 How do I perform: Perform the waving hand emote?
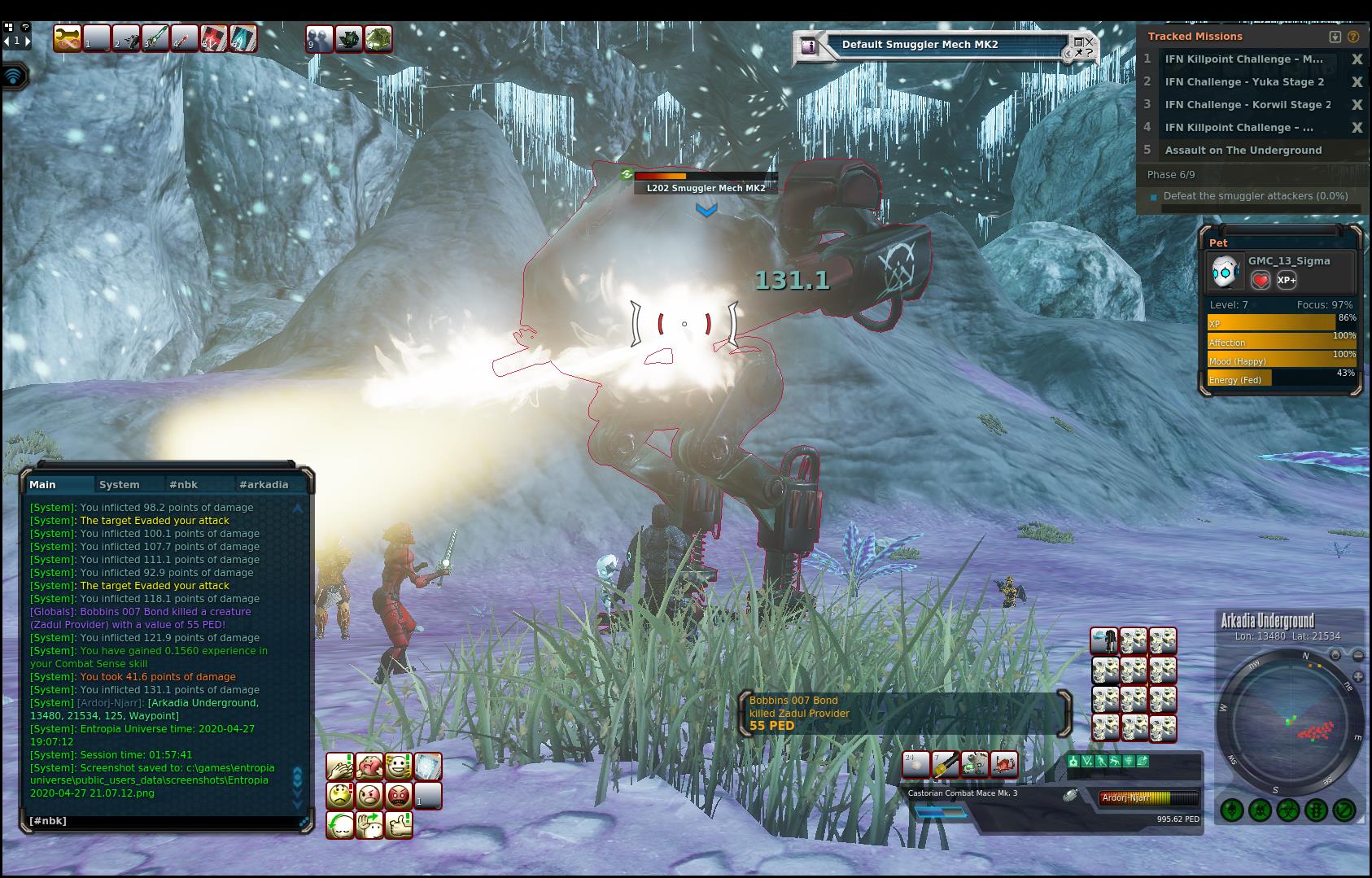coord(369,825)
